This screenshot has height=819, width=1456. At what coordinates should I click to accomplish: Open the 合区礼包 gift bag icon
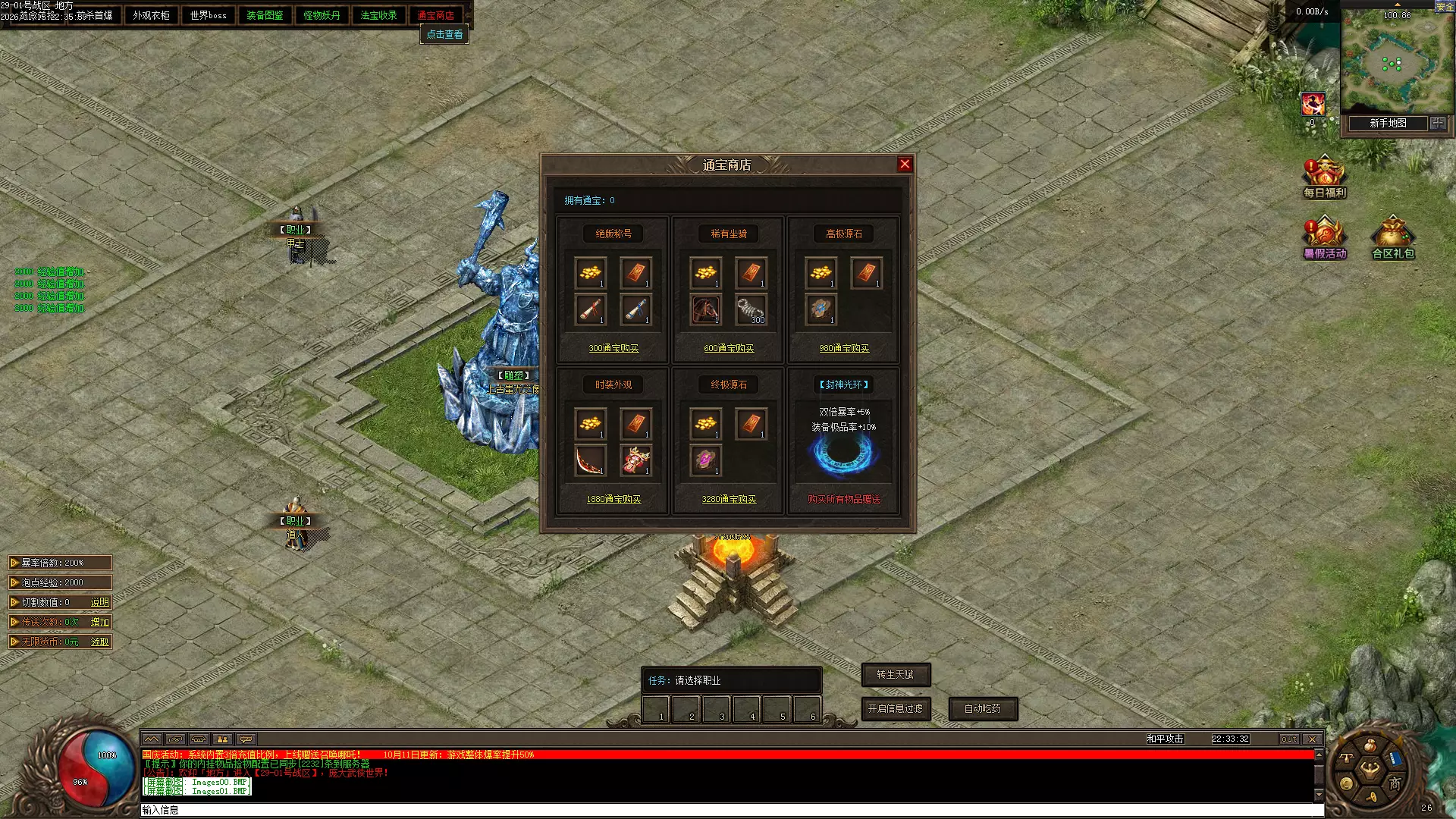(1393, 238)
